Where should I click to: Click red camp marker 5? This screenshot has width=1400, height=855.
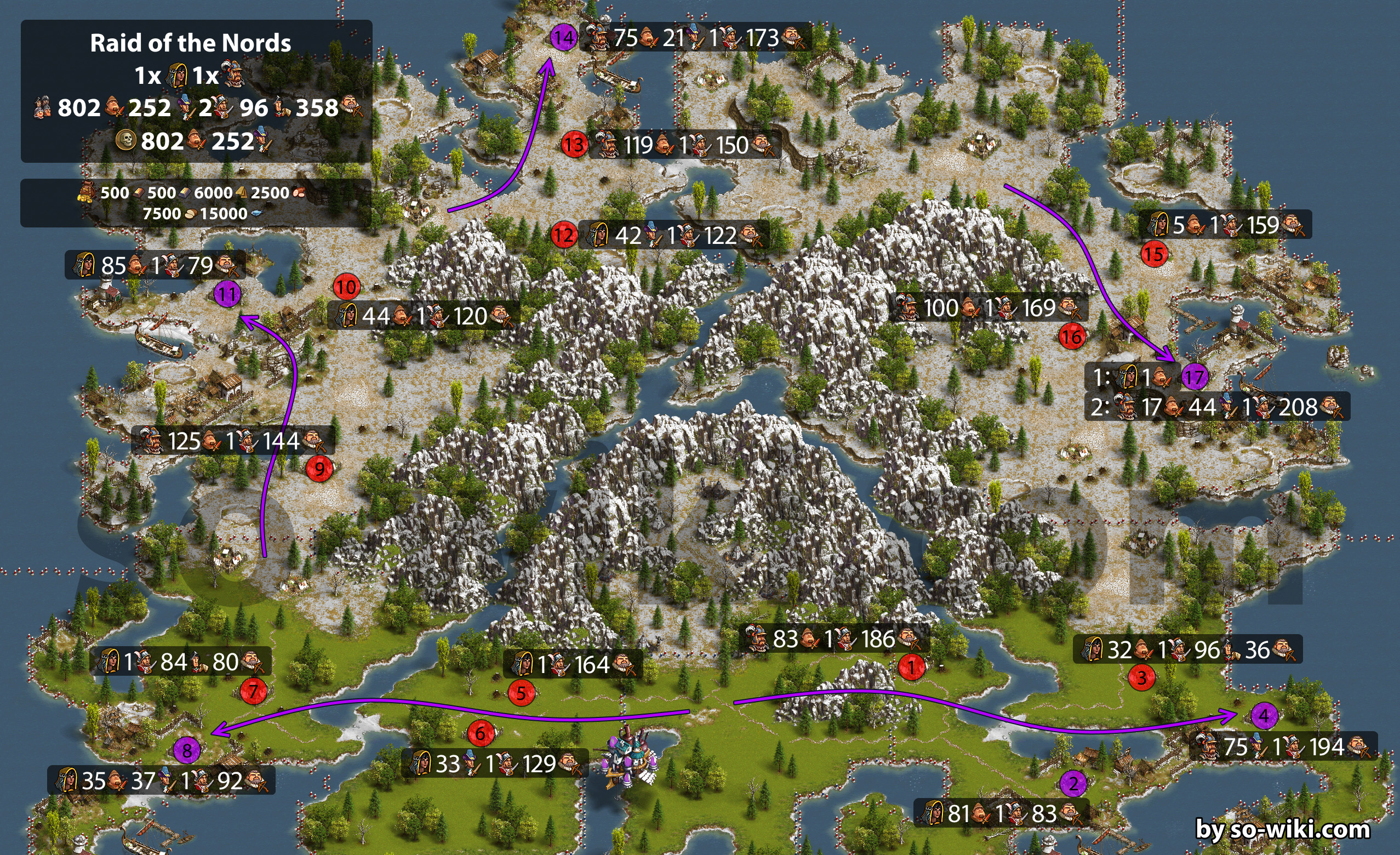[521, 692]
